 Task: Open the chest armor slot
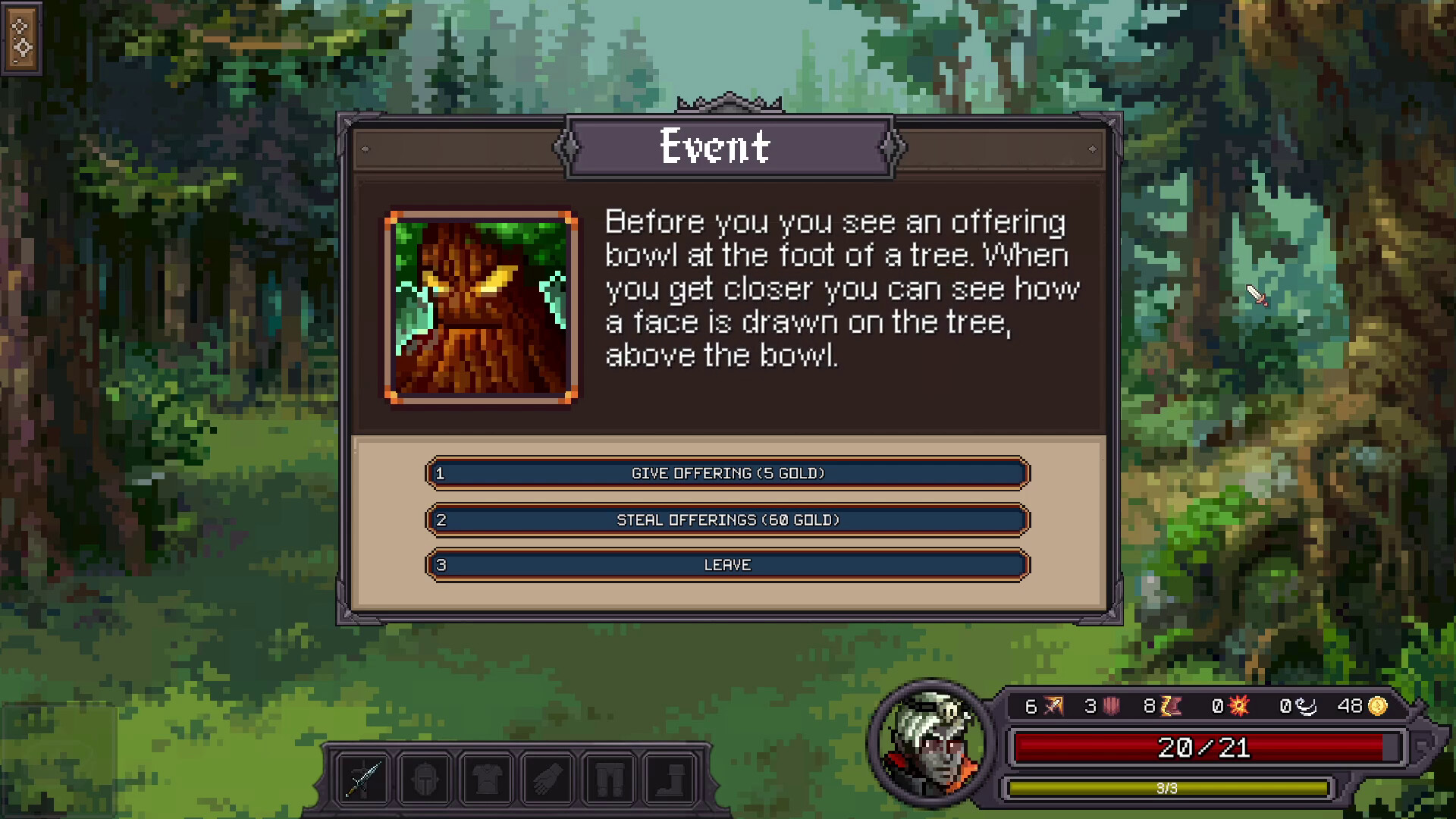pos(488,780)
